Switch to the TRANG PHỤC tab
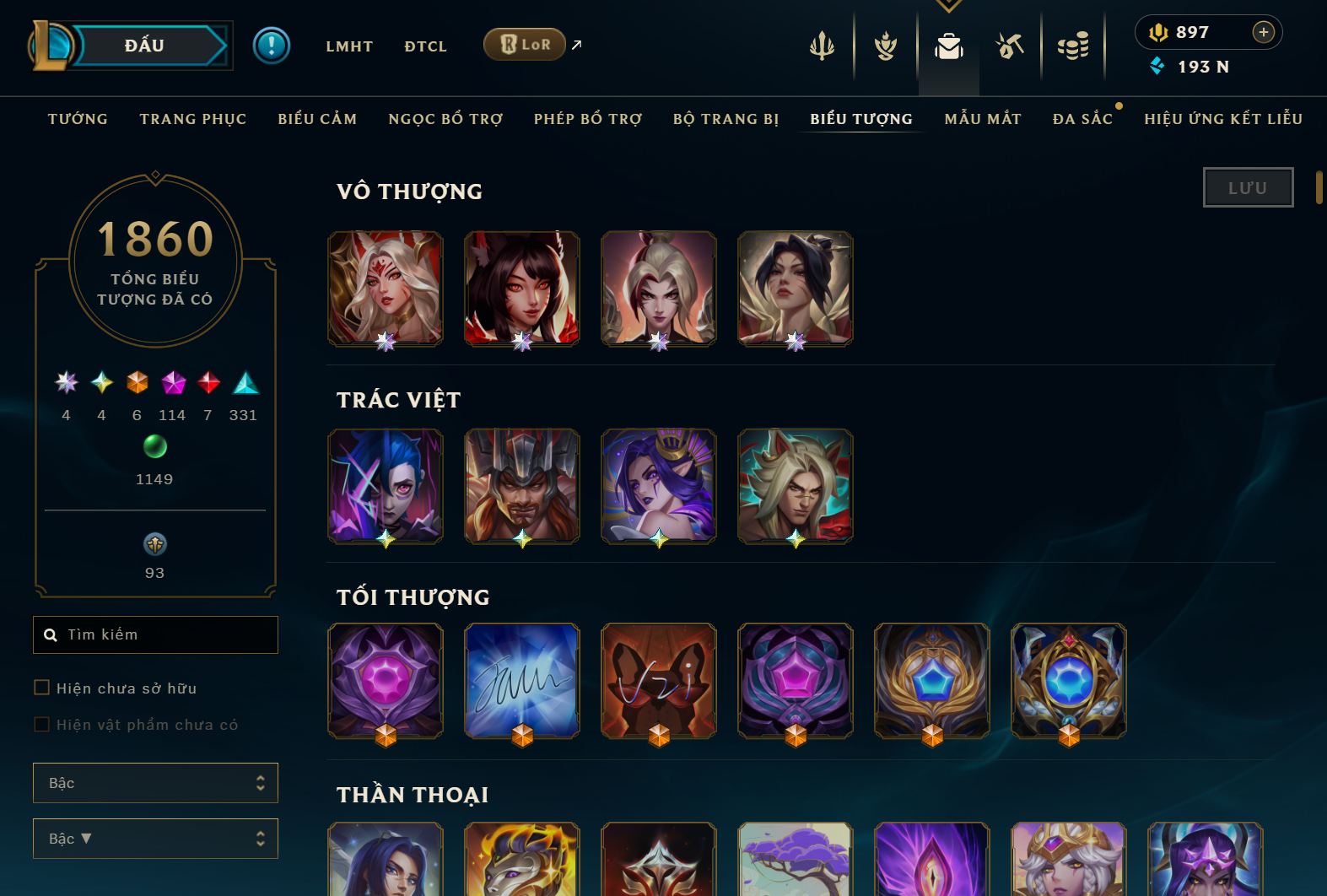1327x896 pixels. coord(193,119)
